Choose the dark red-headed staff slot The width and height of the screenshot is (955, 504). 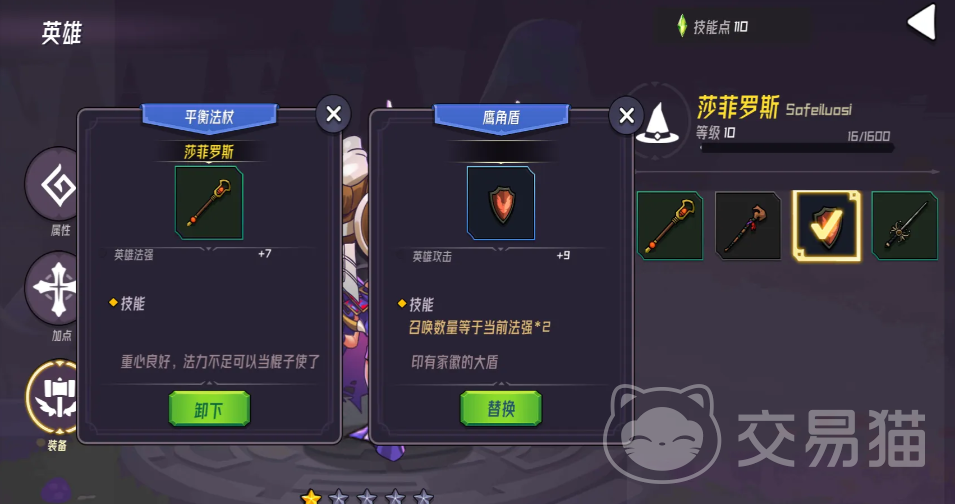pyautogui.click(x=748, y=226)
